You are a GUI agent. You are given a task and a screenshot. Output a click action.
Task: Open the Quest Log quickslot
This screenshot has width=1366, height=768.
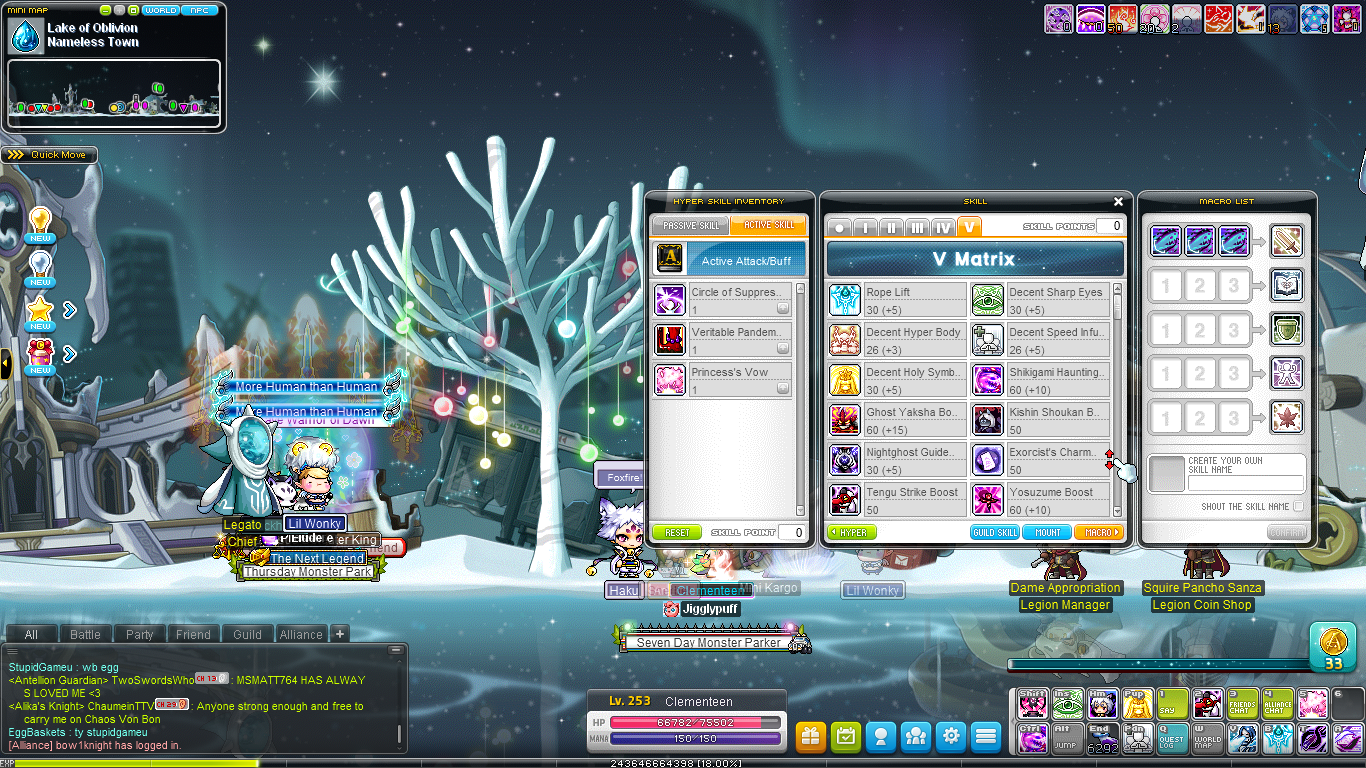(1172, 737)
